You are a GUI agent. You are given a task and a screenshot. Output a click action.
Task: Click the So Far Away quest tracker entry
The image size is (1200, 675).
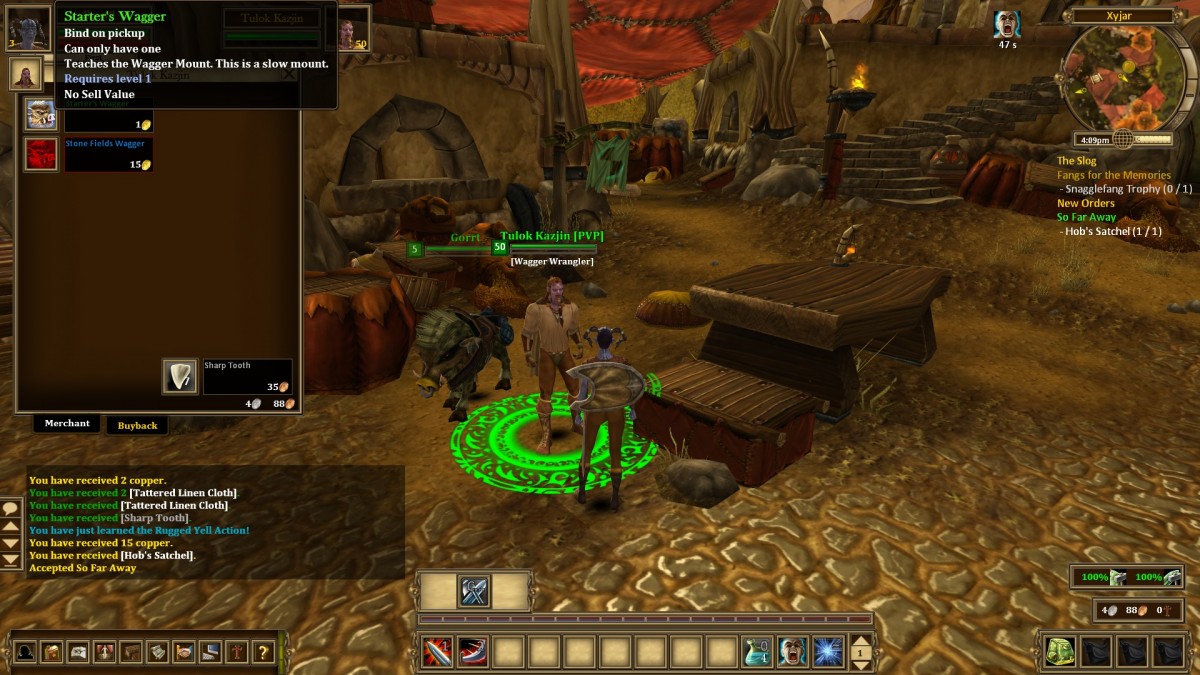tap(1086, 217)
